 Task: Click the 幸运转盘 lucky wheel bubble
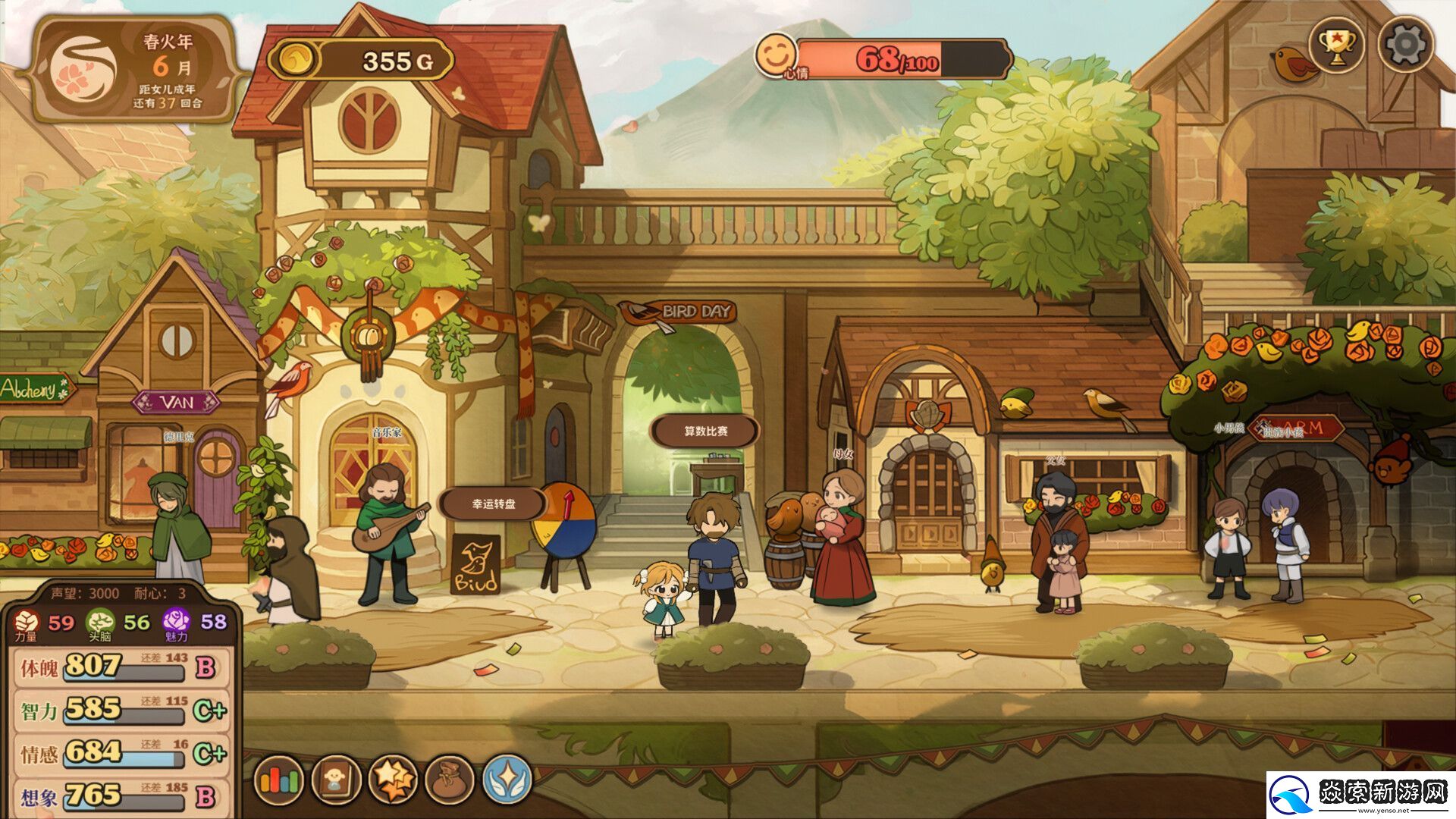[x=494, y=504]
